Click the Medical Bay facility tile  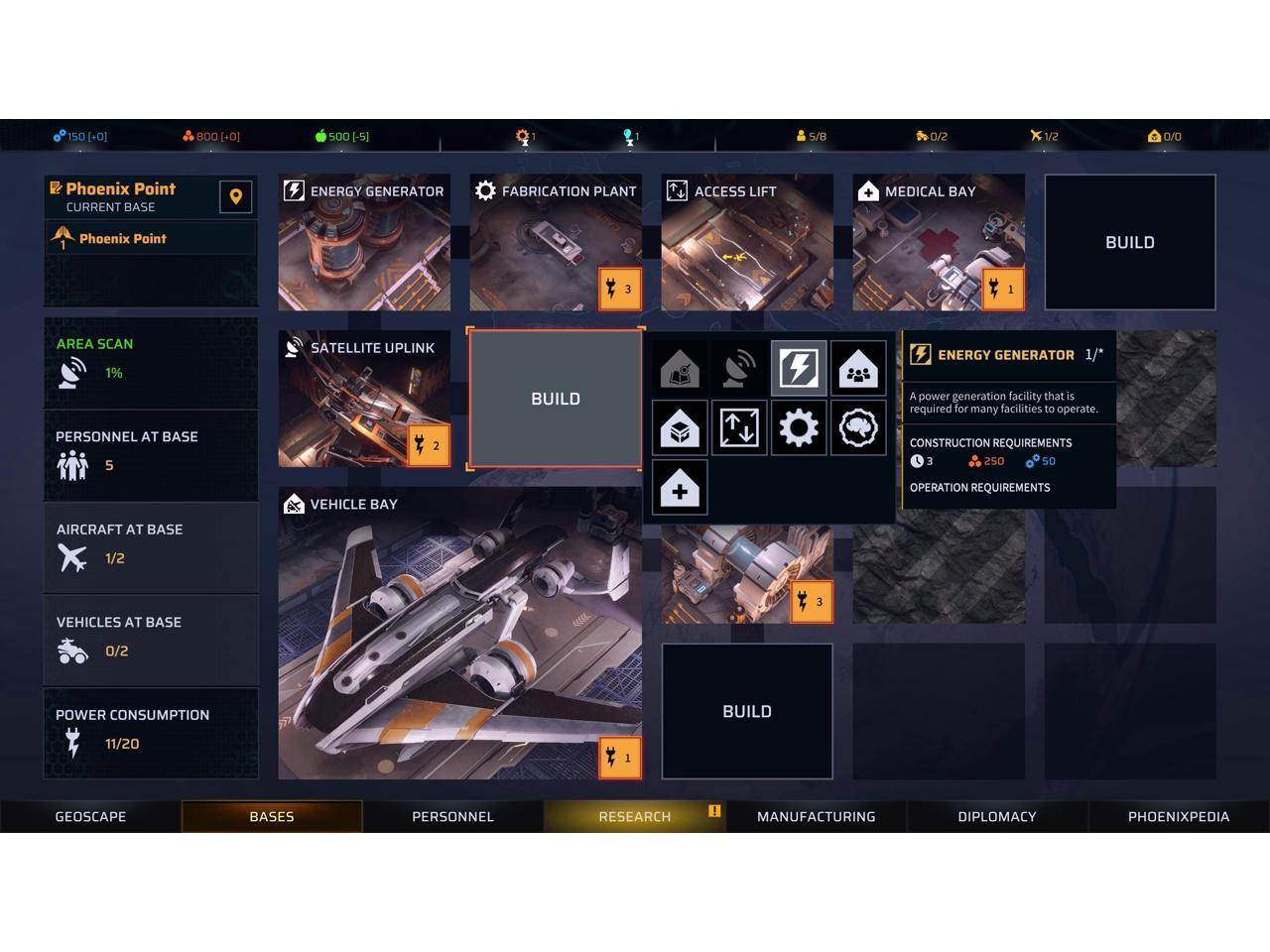939,243
